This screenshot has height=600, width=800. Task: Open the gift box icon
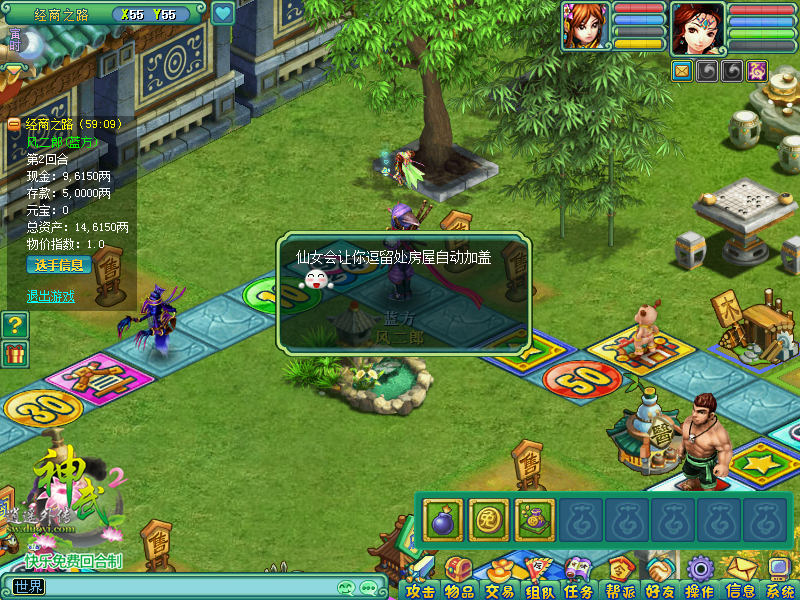14,353
